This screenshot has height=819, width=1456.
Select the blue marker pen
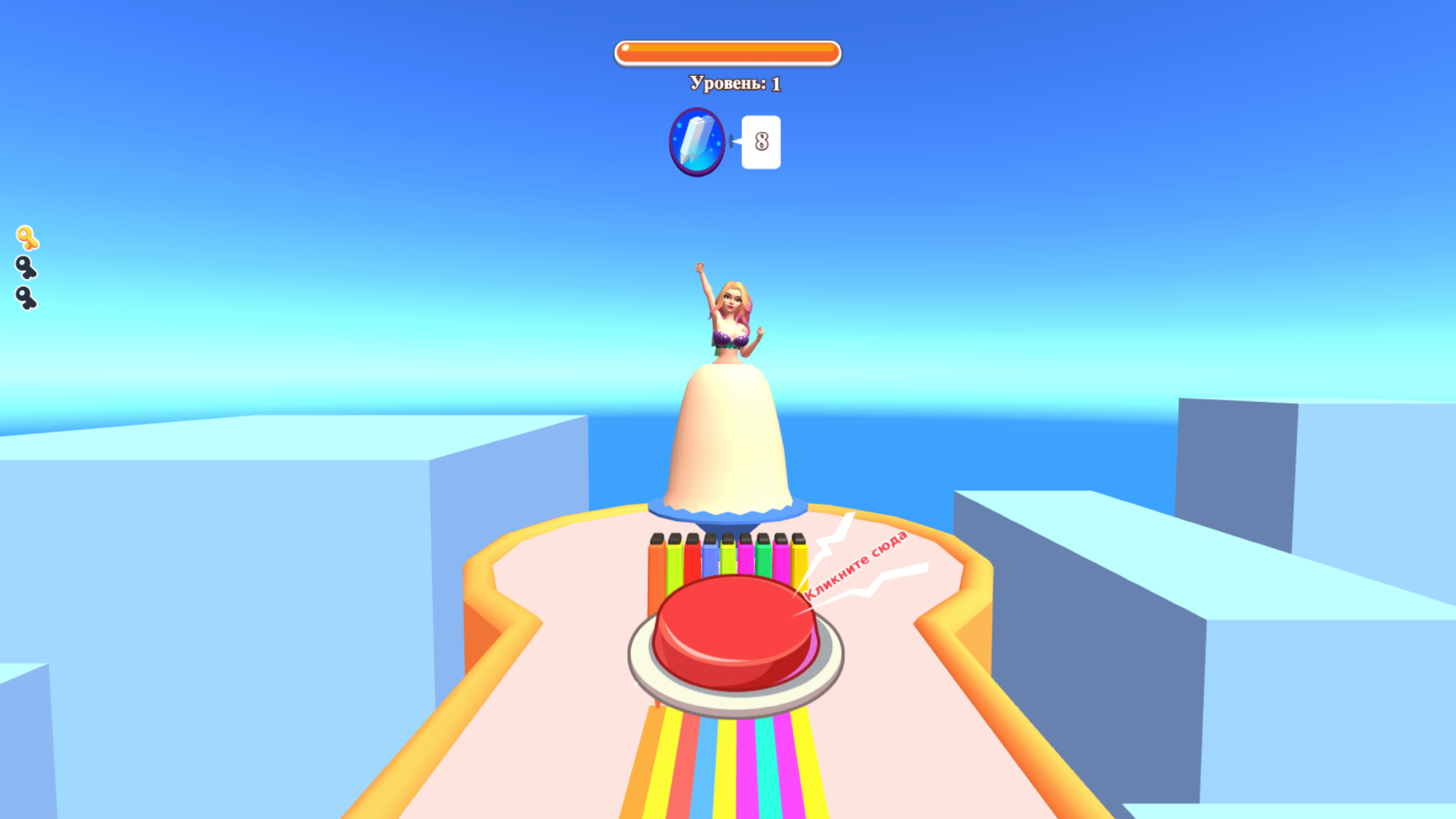[x=711, y=556]
